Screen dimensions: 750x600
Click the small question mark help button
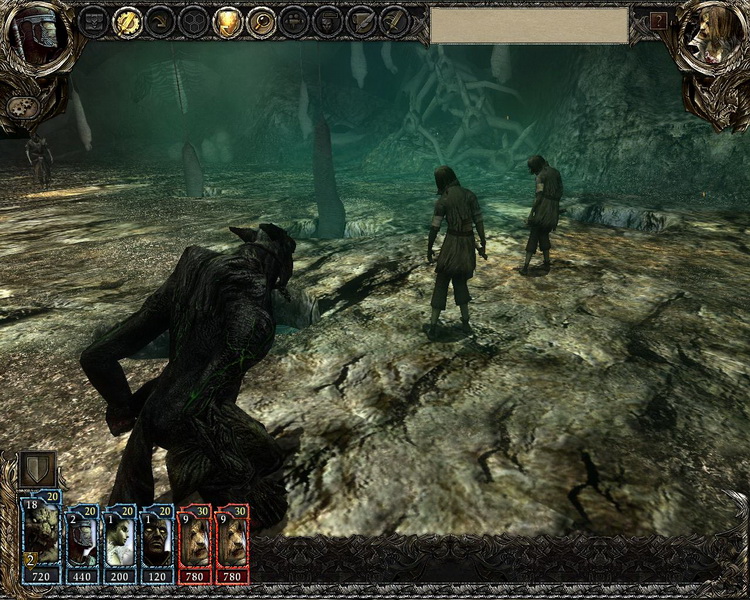click(659, 20)
